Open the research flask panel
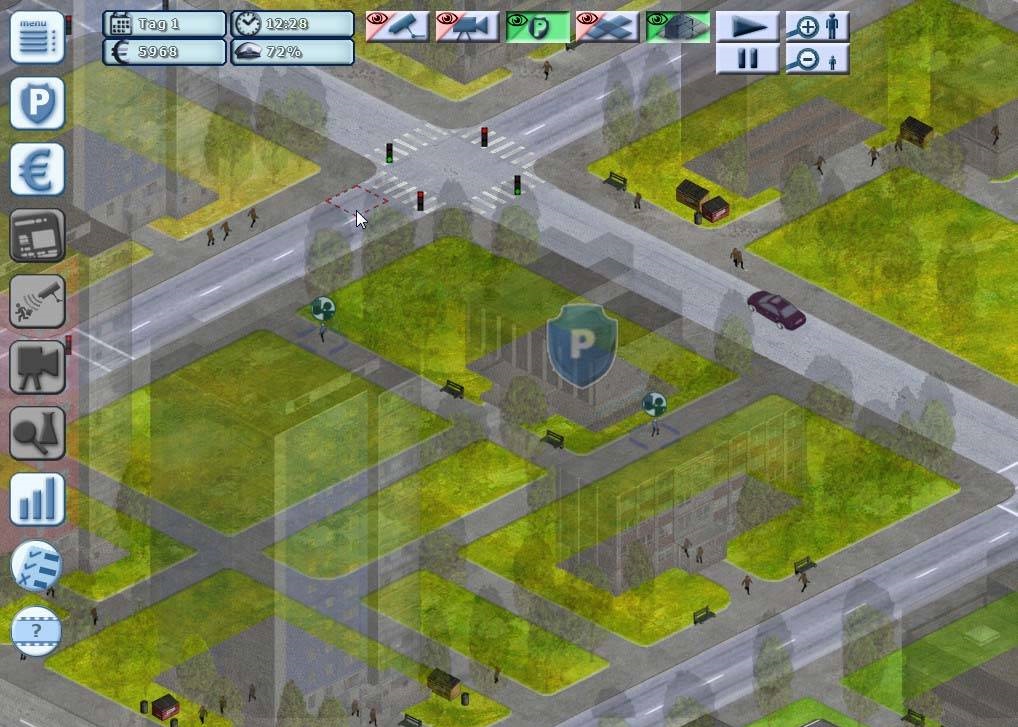This screenshot has height=727, width=1018. coord(38,433)
